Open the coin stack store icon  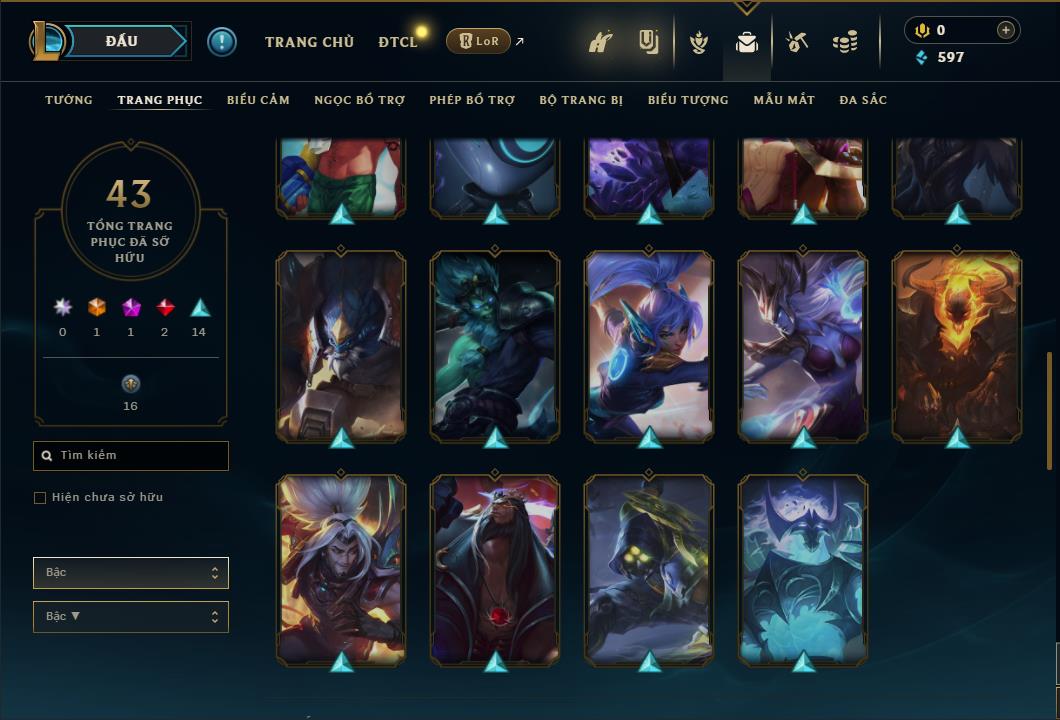pyautogui.click(x=846, y=42)
